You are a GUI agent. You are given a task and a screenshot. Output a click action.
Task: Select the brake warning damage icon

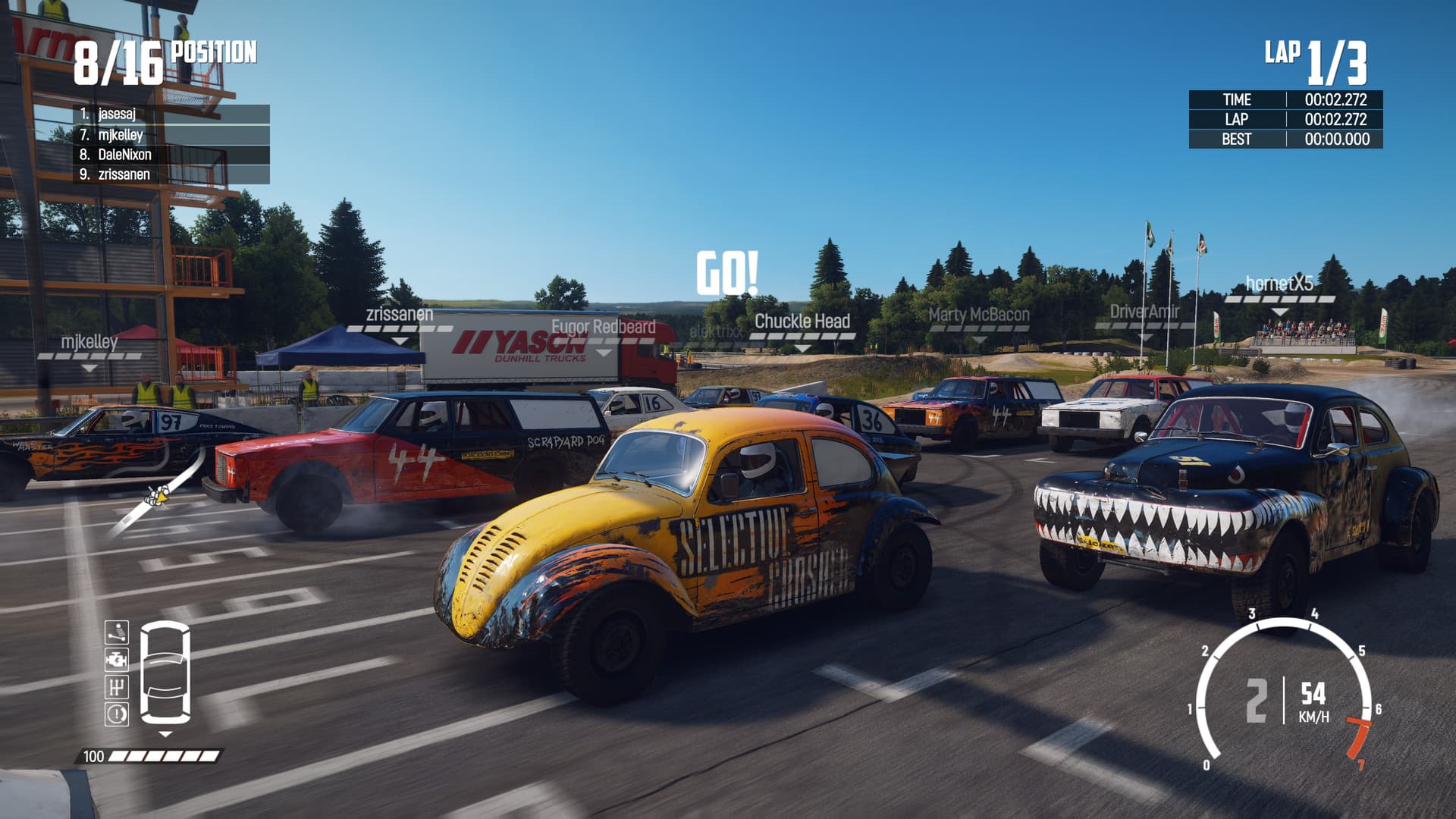click(x=117, y=714)
